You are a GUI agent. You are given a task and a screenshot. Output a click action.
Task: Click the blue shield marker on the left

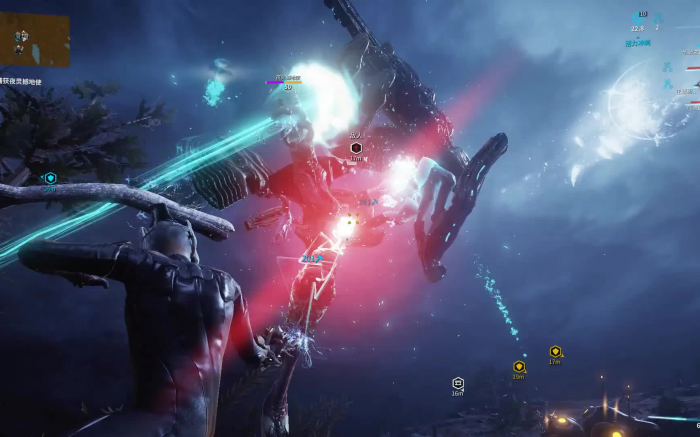click(50, 178)
